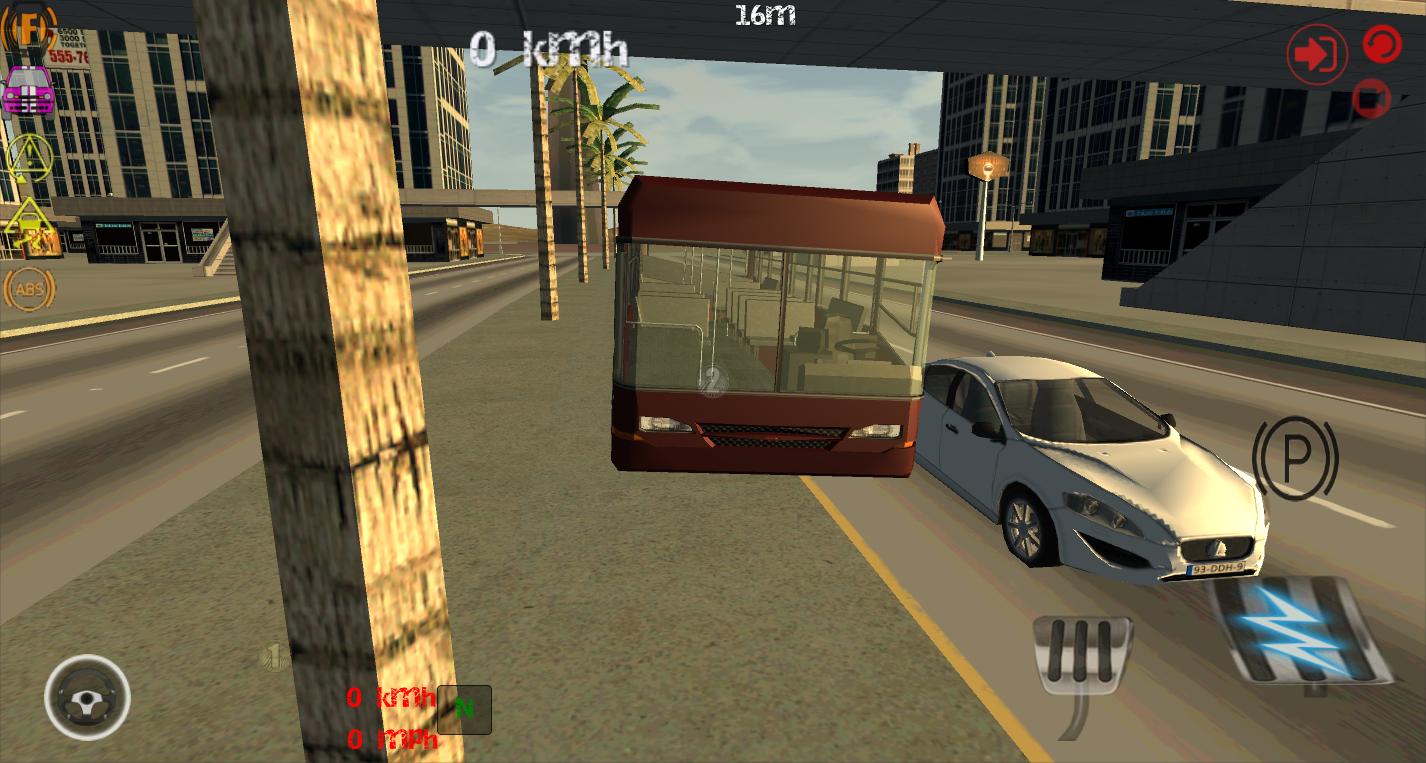Click the red mph speed display
The height and width of the screenshot is (763, 1426).
point(390,742)
